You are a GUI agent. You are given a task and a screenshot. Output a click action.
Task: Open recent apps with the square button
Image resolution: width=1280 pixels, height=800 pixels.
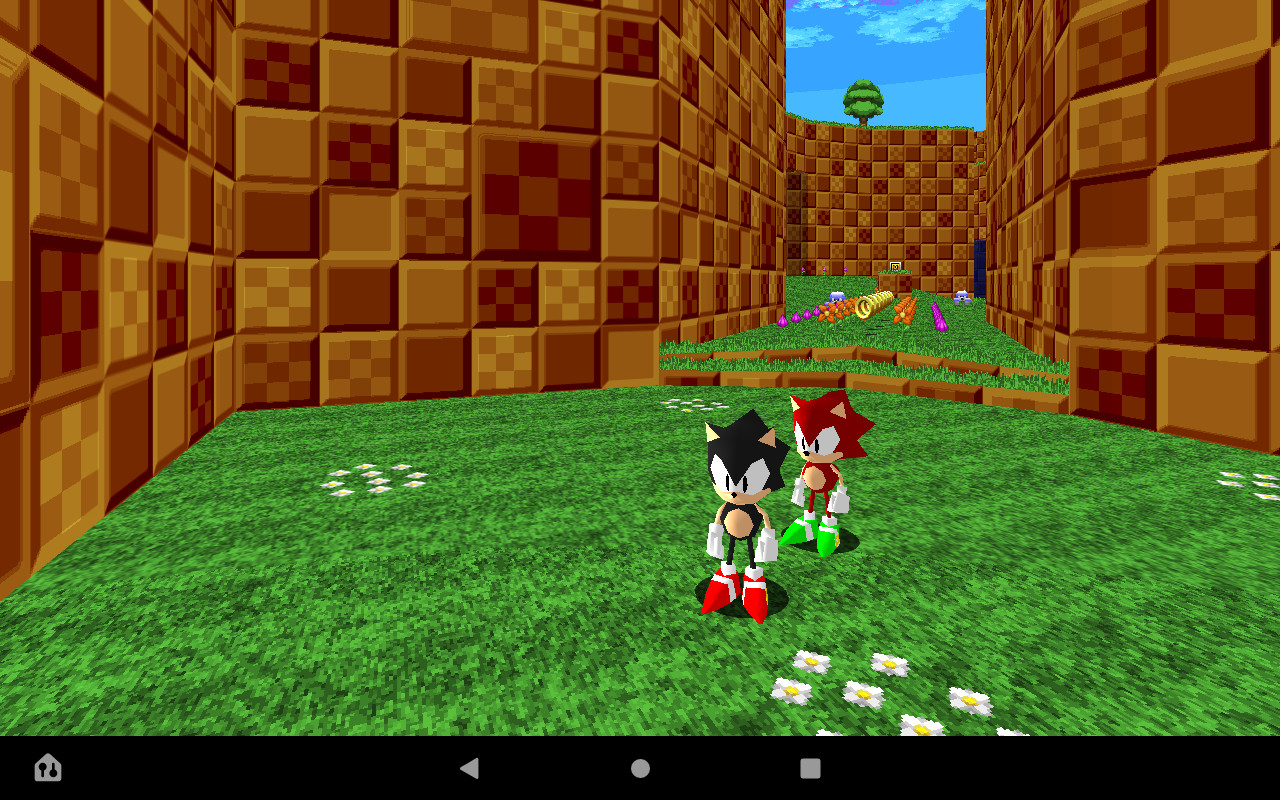tap(809, 769)
